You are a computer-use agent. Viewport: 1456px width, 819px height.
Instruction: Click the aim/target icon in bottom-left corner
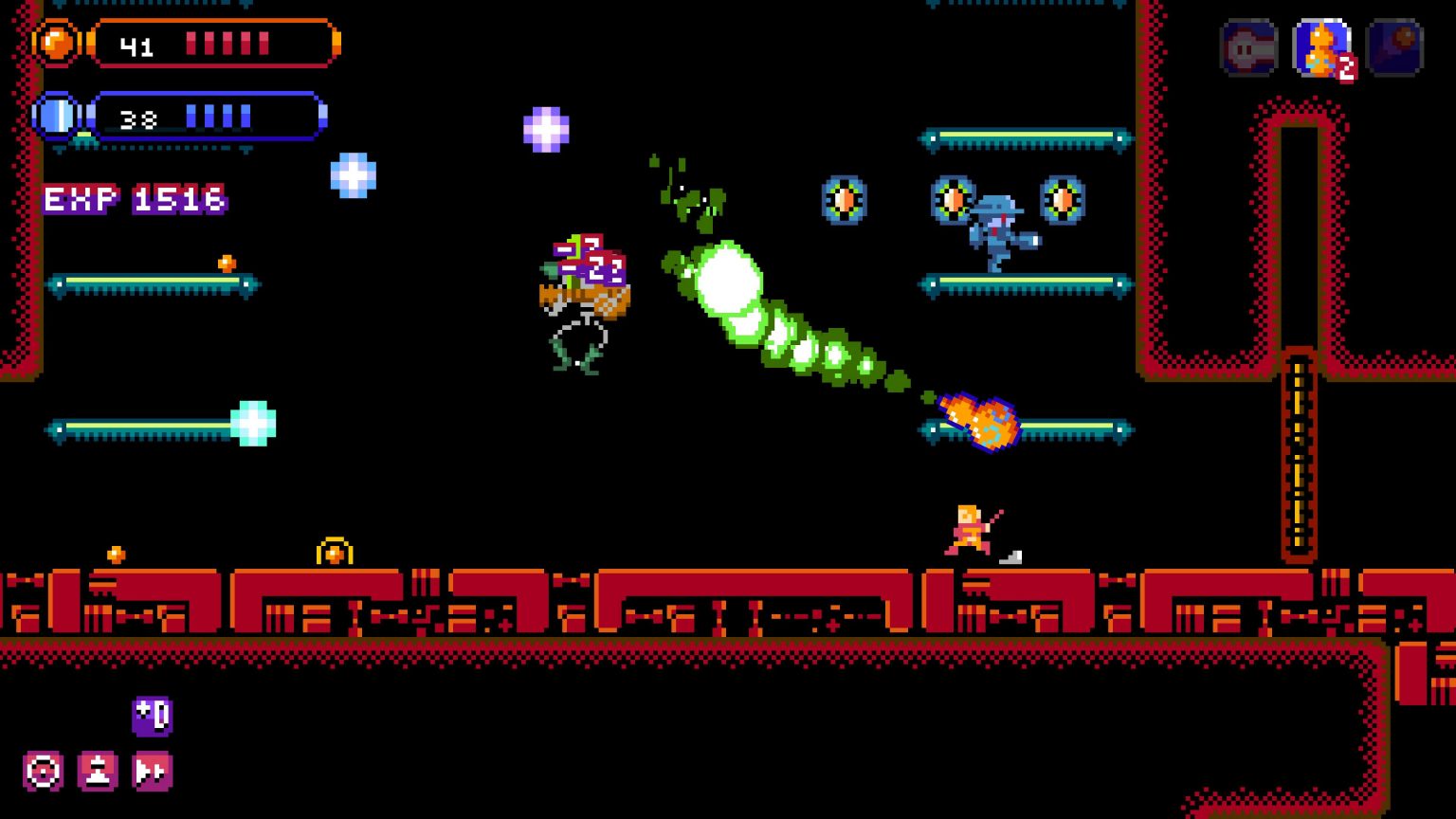[42, 771]
